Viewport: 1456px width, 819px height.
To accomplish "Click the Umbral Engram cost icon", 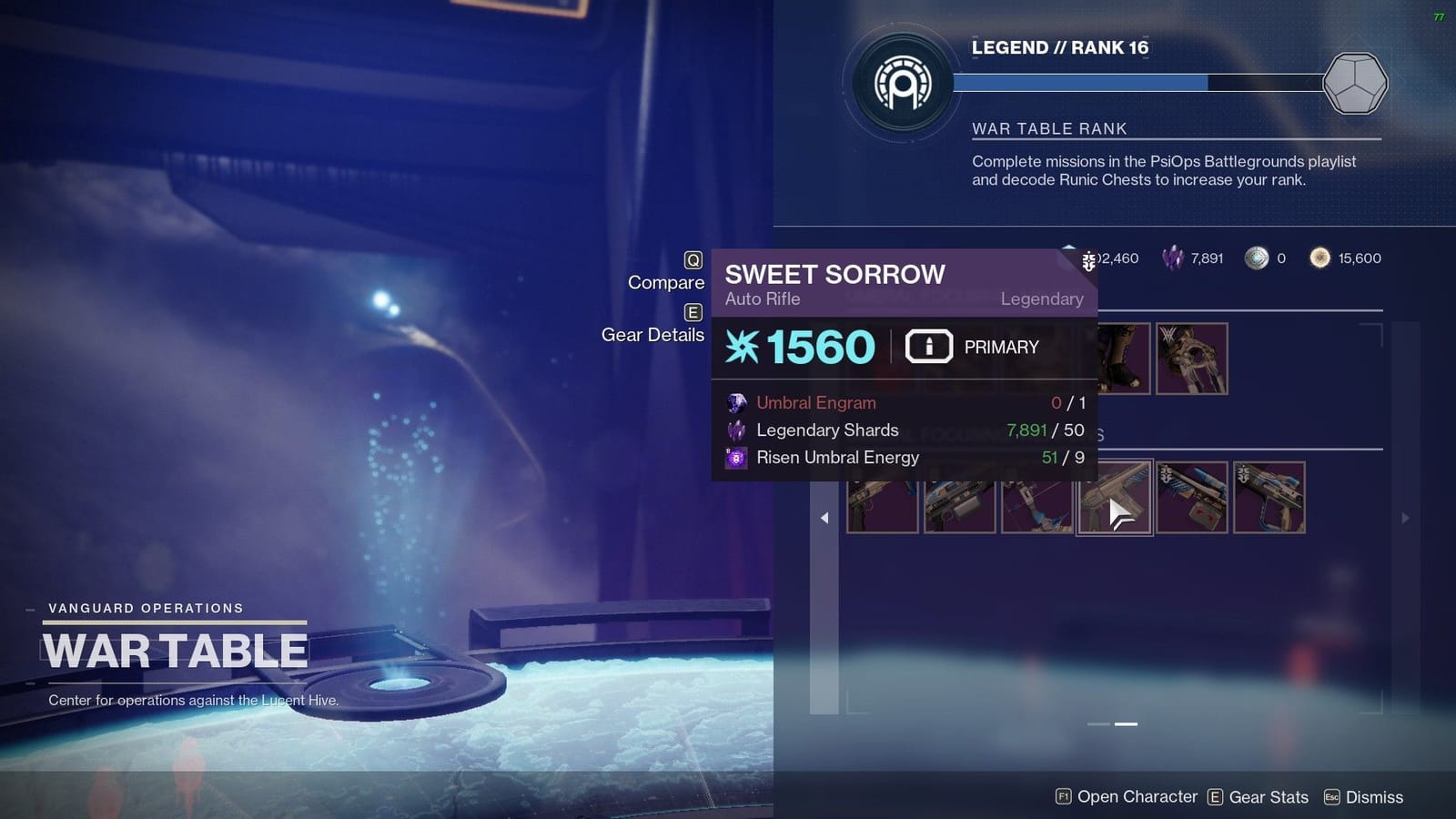I will [x=736, y=402].
